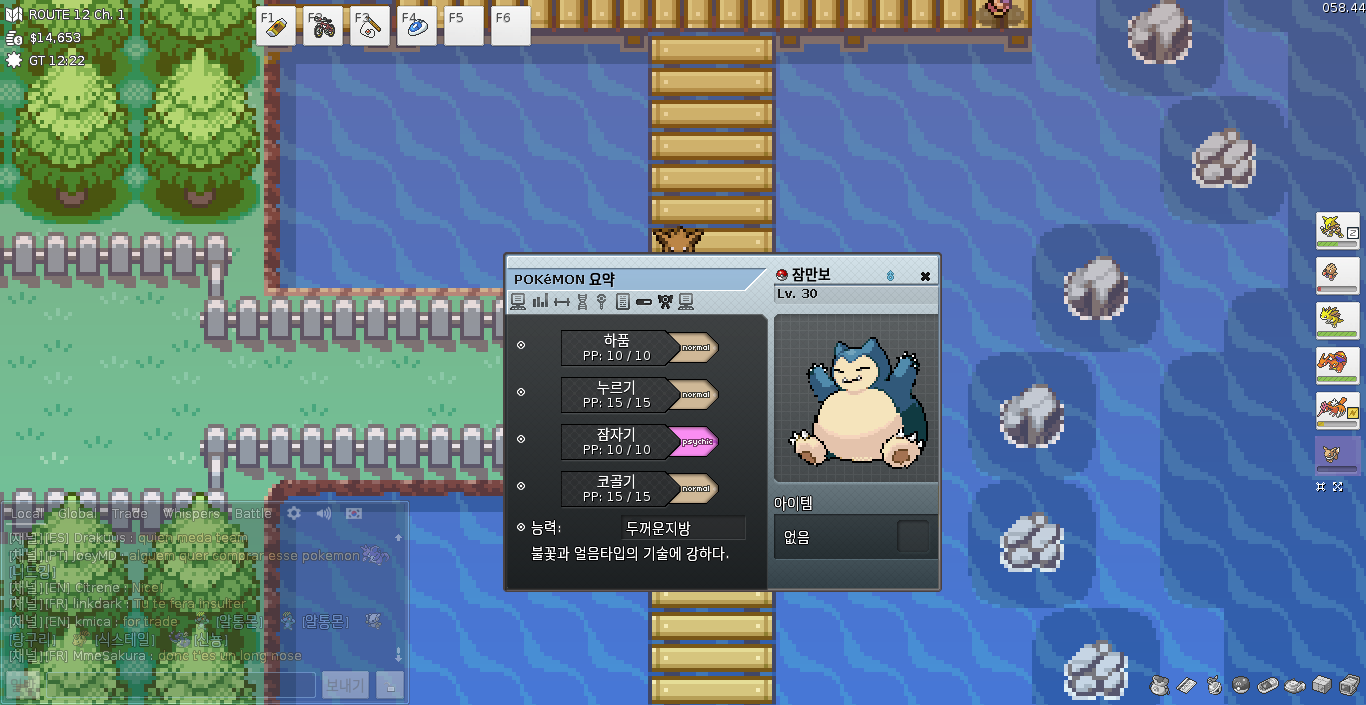Use the F1 hotkey item slot
Image resolution: width=1366 pixels, height=705 pixels.
click(275, 27)
